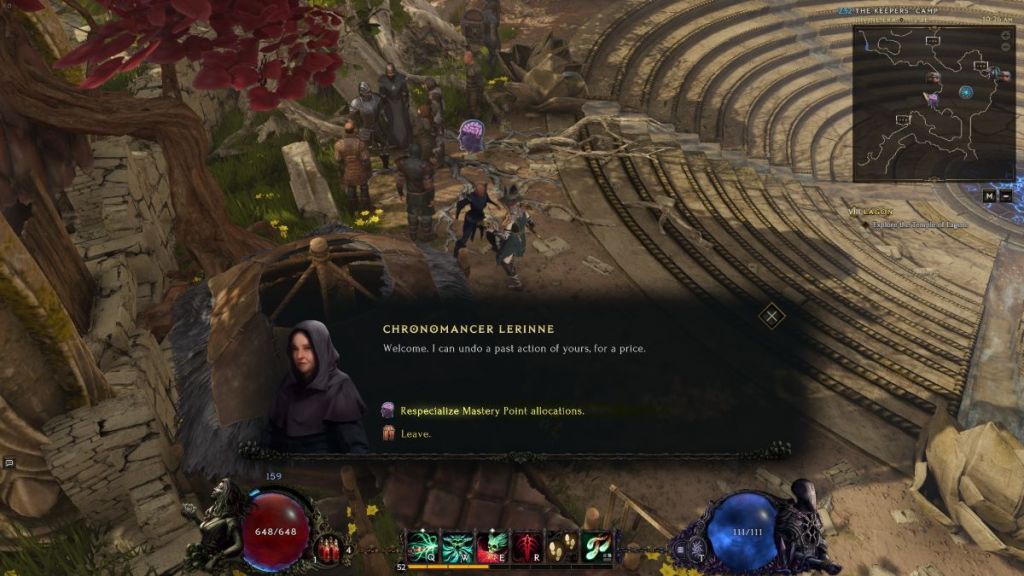This screenshot has height=576, width=1024.
Task: Activate the green swirl skill on Q
Action: pyautogui.click(x=420, y=546)
